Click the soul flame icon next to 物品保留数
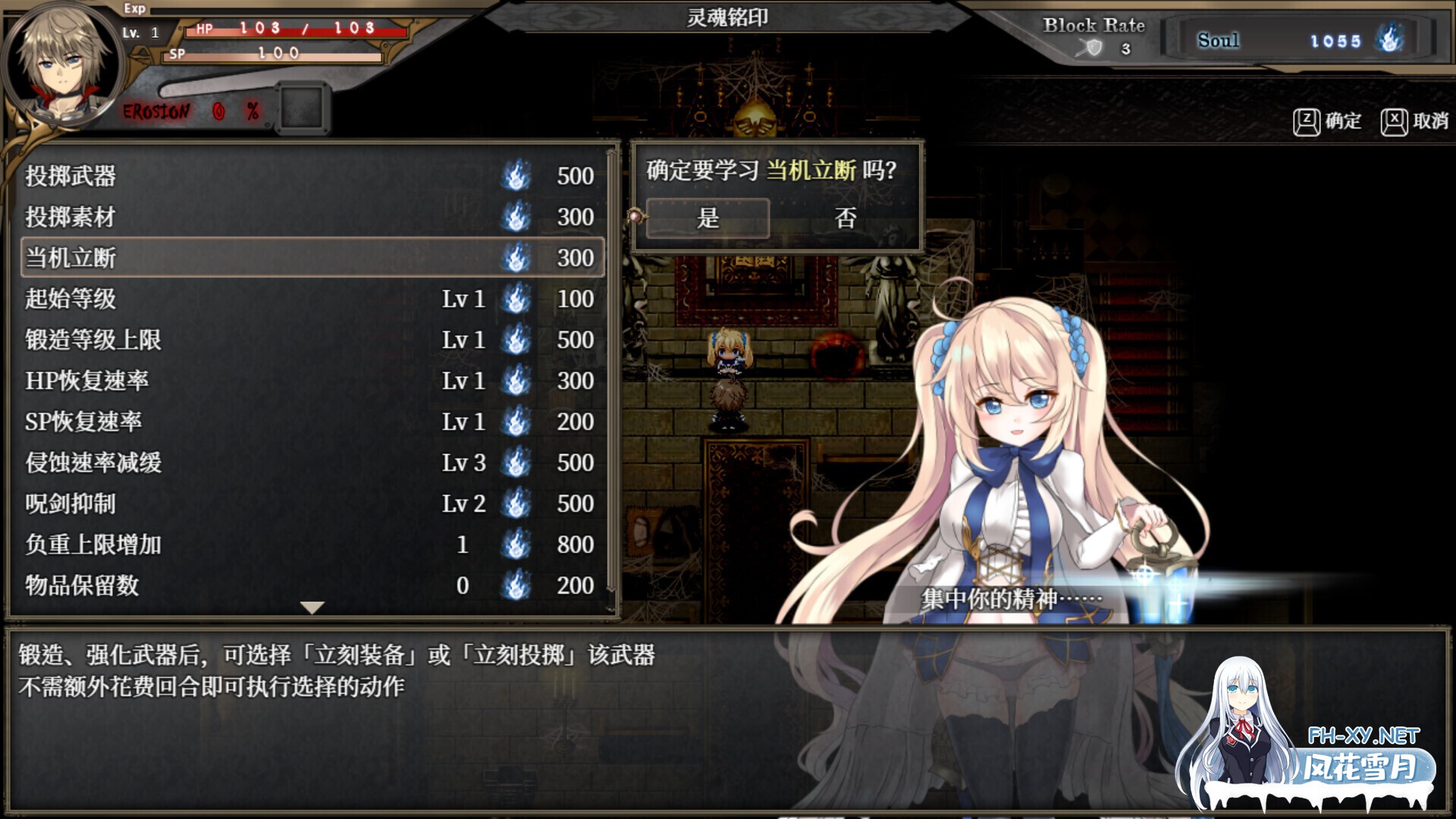This screenshot has width=1456, height=819. click(x=516, y=585)
